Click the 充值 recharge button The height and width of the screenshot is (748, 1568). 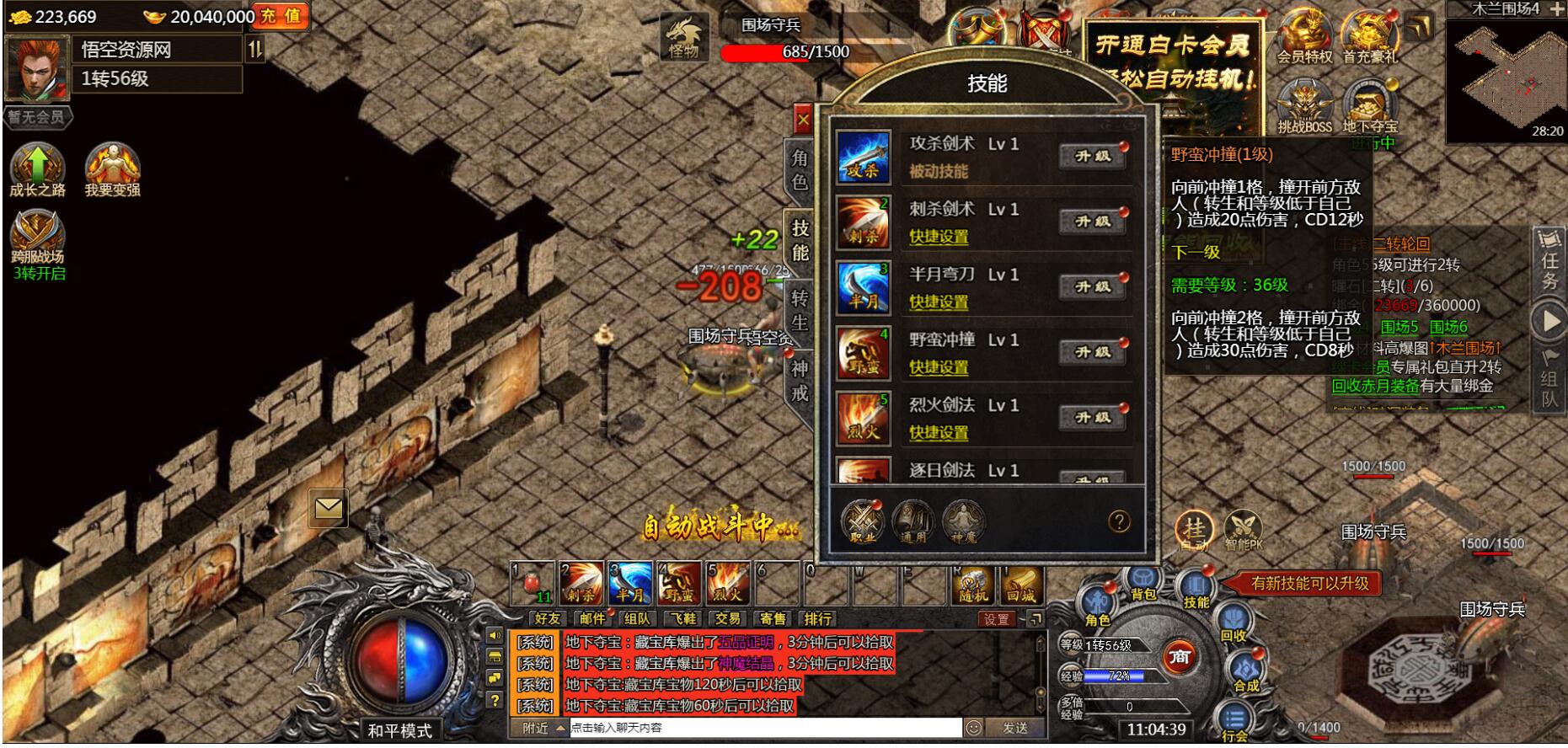tap(280, 15)
